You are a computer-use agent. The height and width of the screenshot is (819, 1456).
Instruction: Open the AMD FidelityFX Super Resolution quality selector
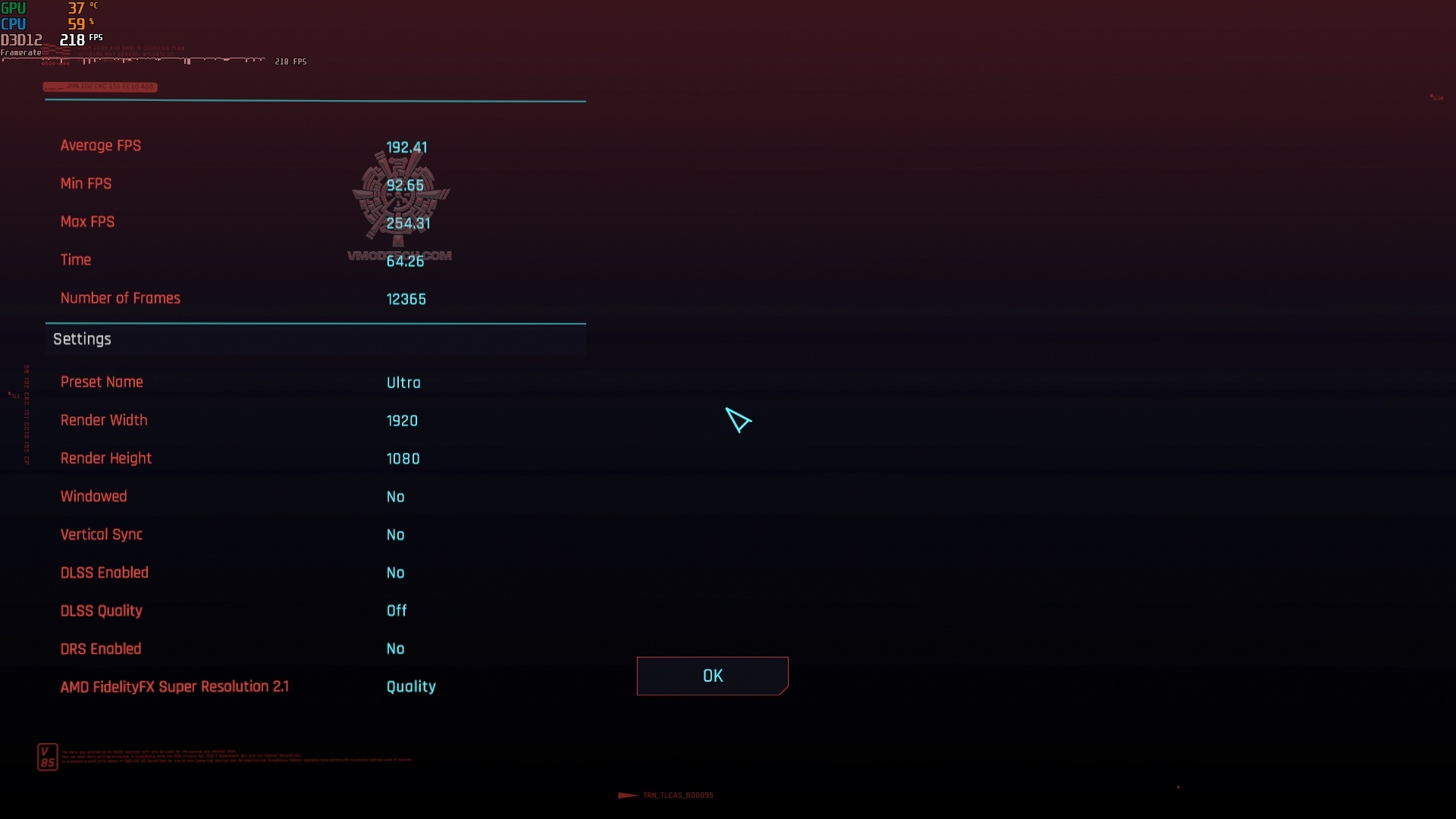[x=411, y=686]
